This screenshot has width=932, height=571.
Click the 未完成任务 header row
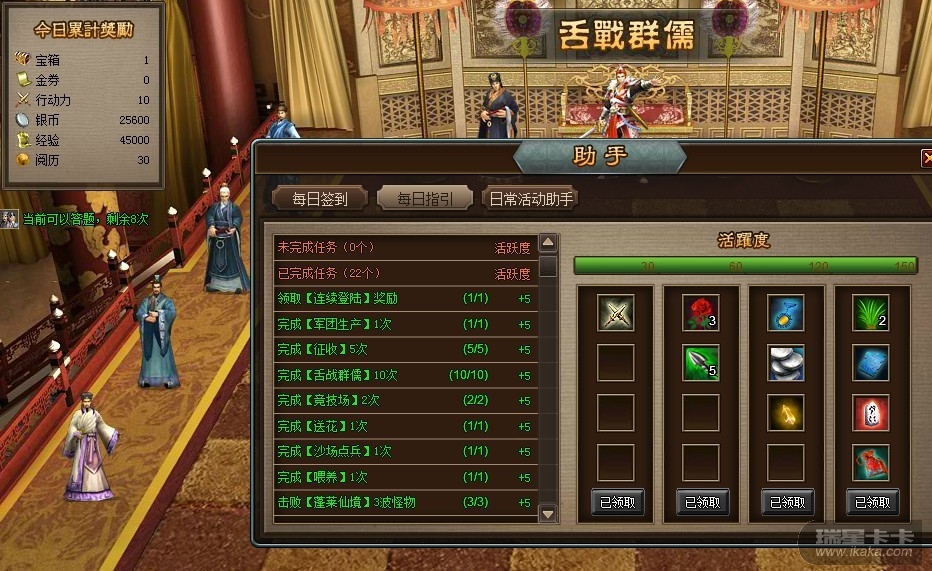point(404,247)
